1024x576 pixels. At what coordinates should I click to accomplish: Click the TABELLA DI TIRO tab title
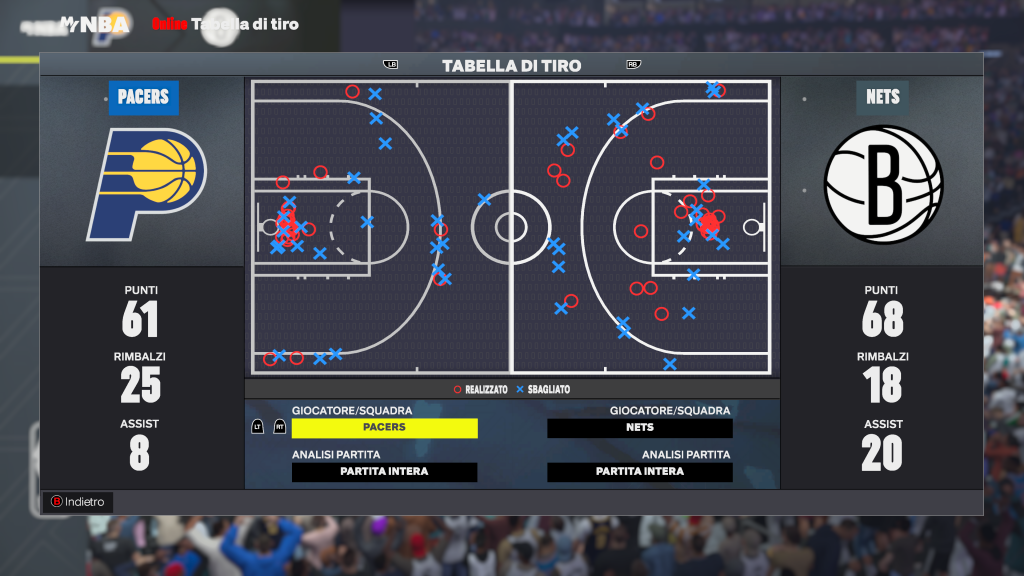pos(511,66)
